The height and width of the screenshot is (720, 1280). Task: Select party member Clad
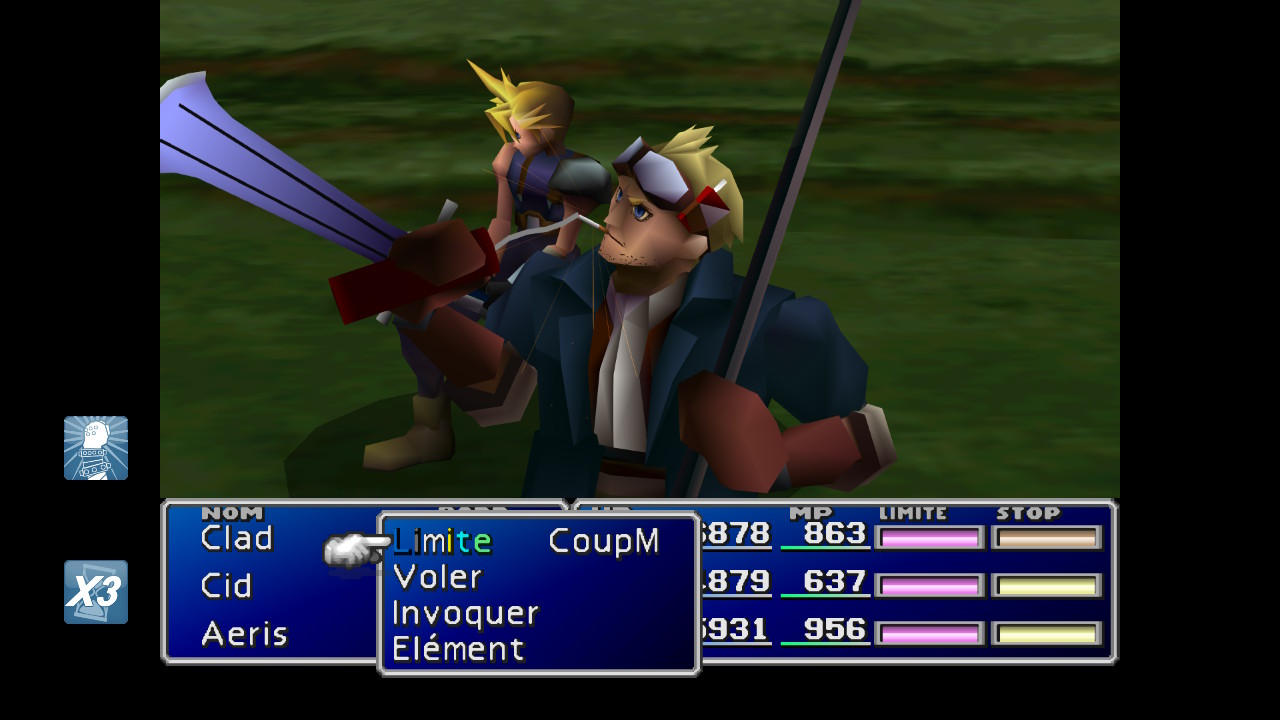[237, 539]
